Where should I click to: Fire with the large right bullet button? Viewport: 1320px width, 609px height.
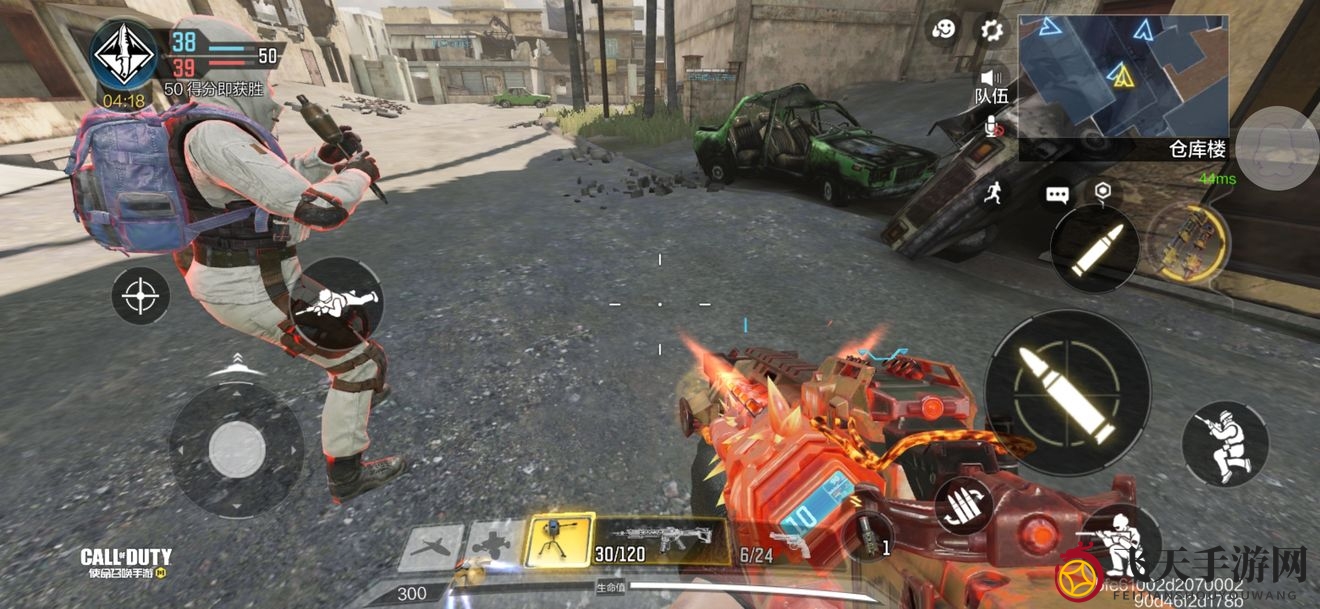[x=1067, y=392]
